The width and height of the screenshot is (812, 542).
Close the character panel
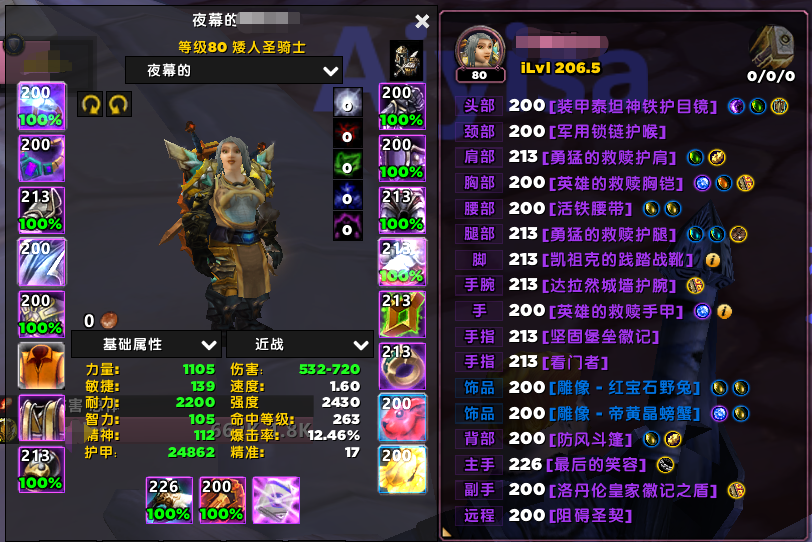coord(422,21)
